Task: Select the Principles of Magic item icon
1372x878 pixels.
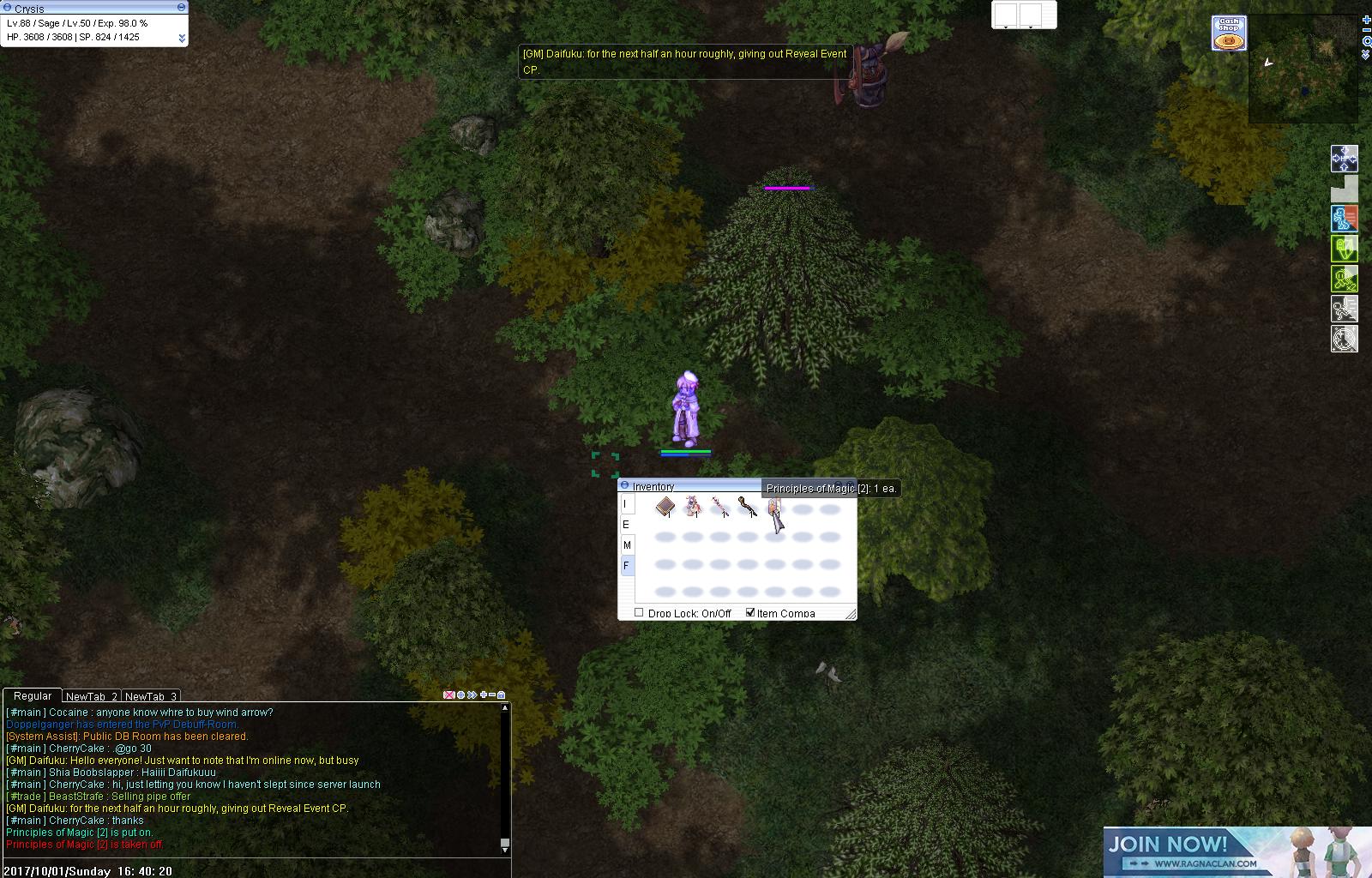Action: point(775,506)
